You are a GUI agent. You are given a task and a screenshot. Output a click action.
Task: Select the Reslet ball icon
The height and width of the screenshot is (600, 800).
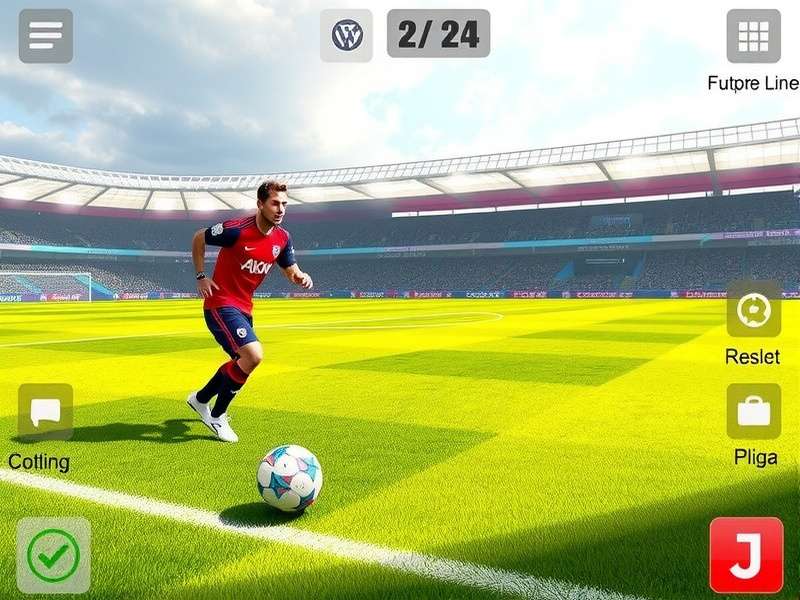coord(753,310)
